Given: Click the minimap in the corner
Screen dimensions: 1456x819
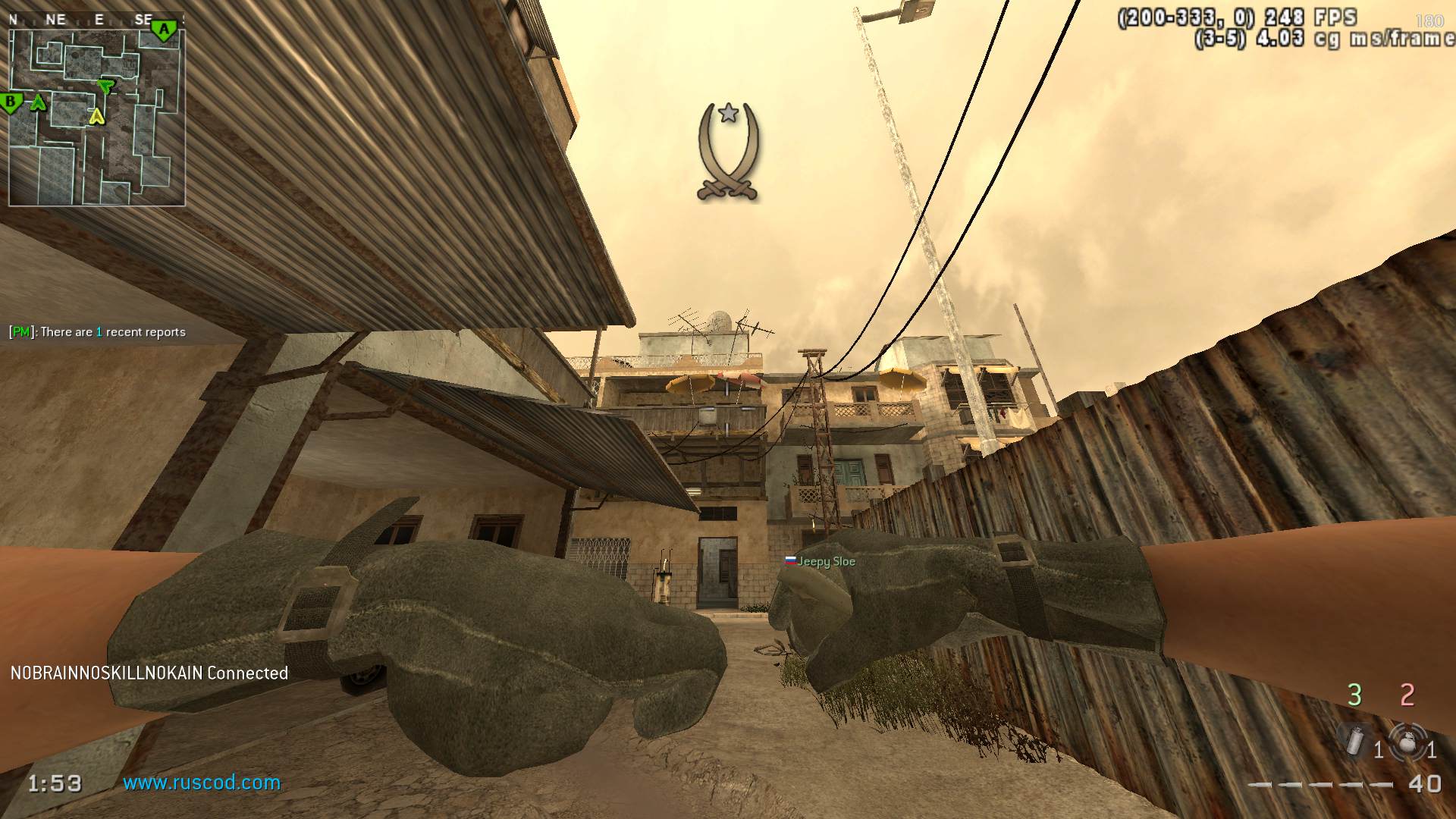Looking at the screenshot, I should (x=97, y=118).
